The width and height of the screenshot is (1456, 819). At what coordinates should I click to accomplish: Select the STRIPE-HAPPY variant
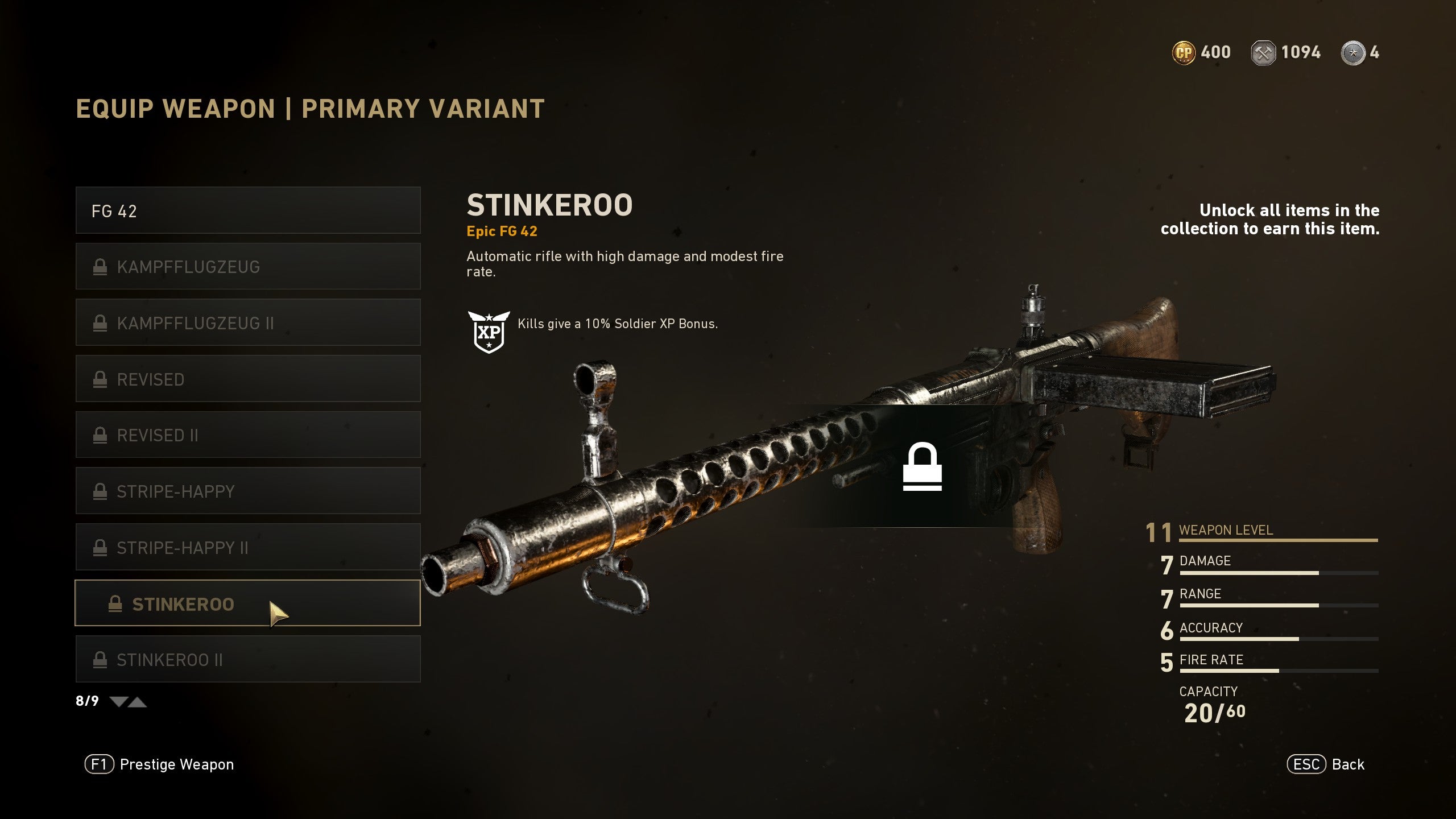[x=247, y=491]
